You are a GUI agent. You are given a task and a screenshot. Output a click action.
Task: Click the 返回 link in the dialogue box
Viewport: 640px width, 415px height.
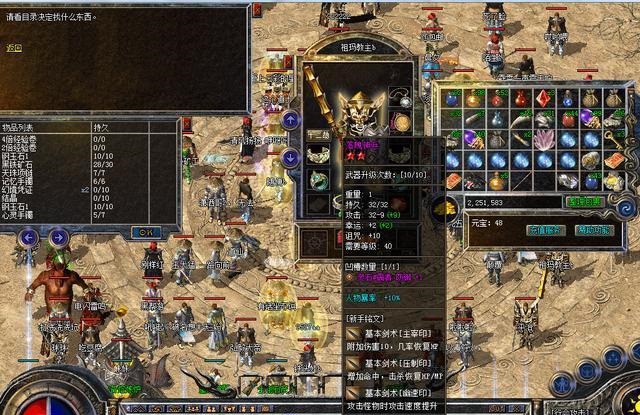(13, 47)
